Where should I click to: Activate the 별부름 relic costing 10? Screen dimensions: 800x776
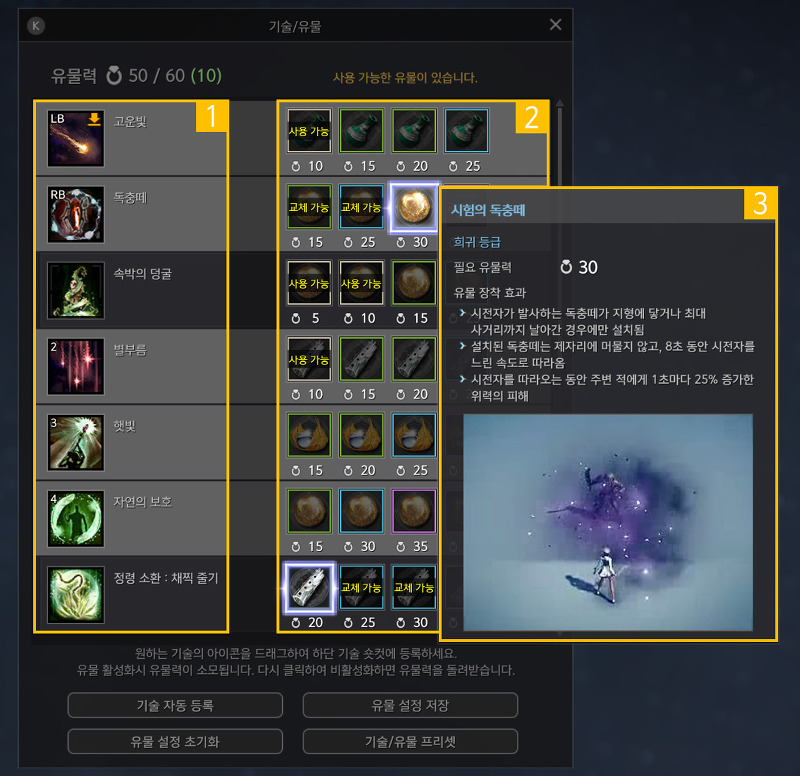[x=308, y=359]
